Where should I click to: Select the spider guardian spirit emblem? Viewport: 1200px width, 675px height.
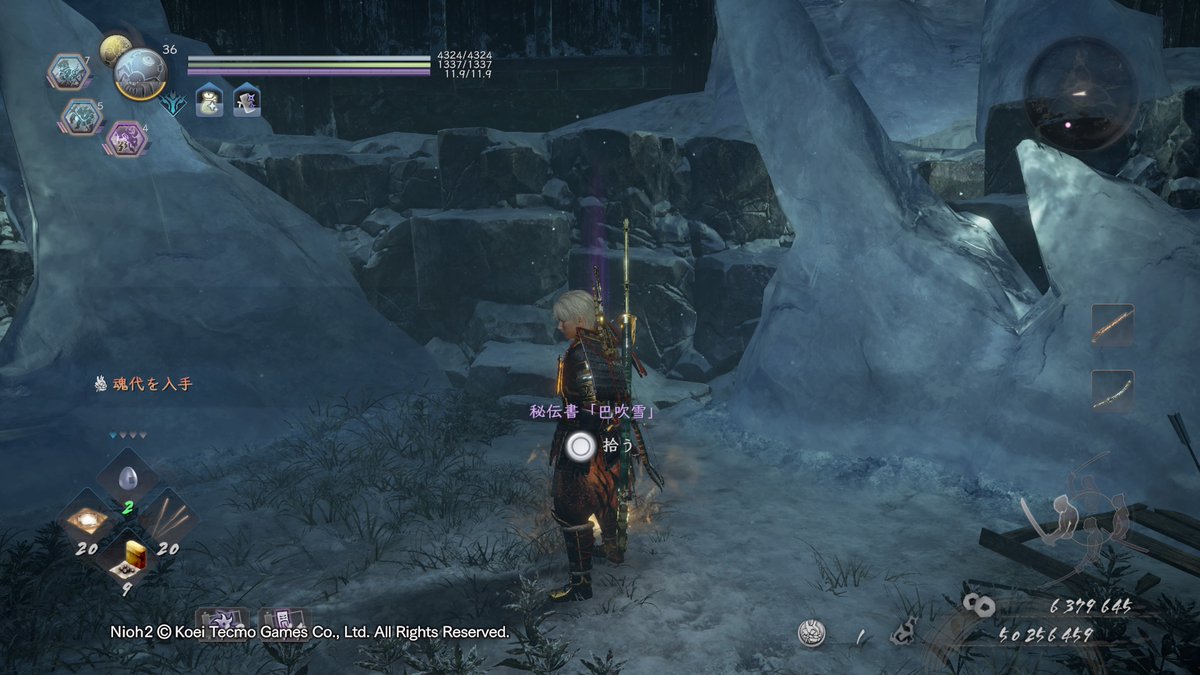pyautogui.click(x=140, y=73)
